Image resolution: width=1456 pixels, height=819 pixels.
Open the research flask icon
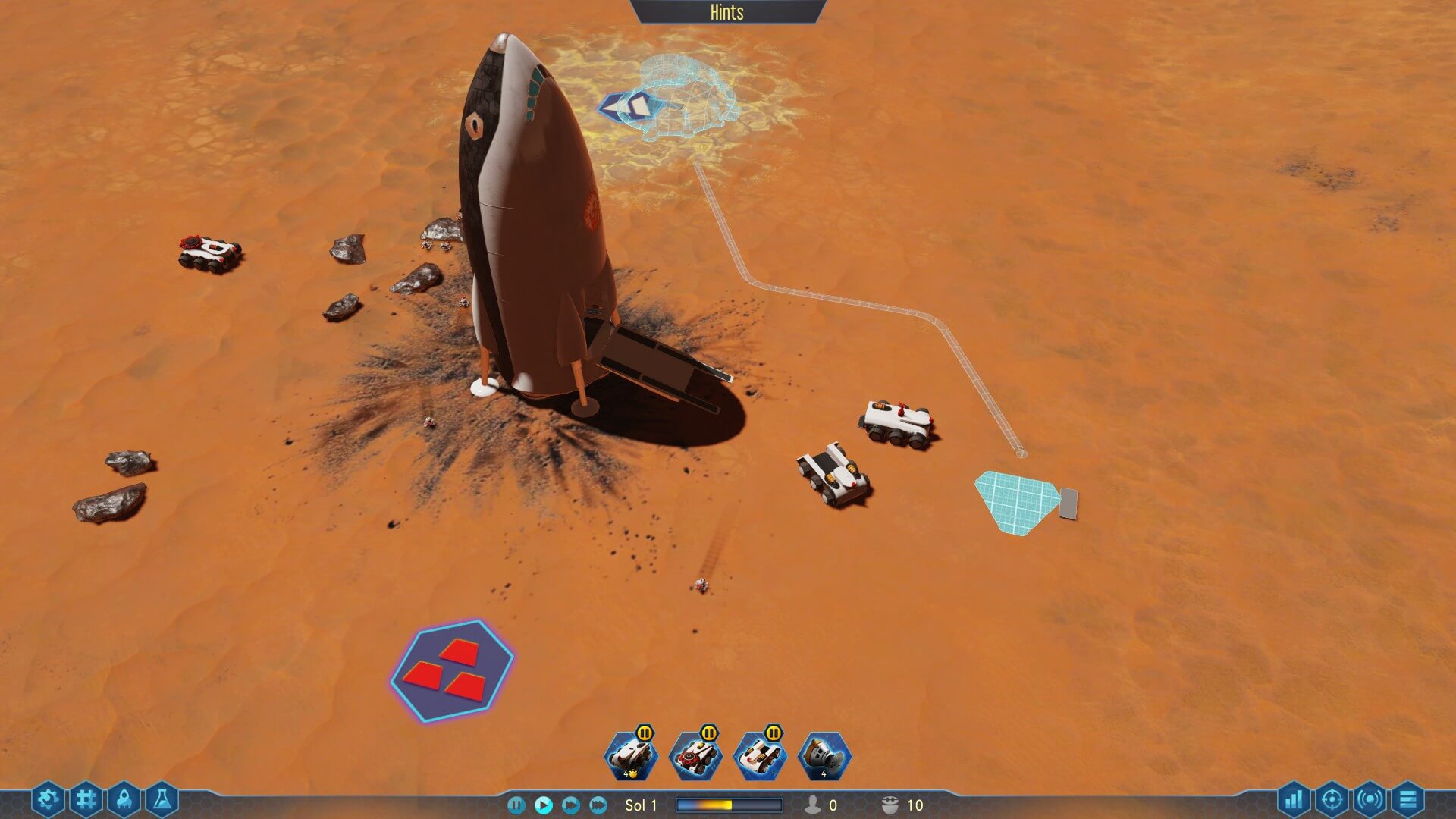162,799
